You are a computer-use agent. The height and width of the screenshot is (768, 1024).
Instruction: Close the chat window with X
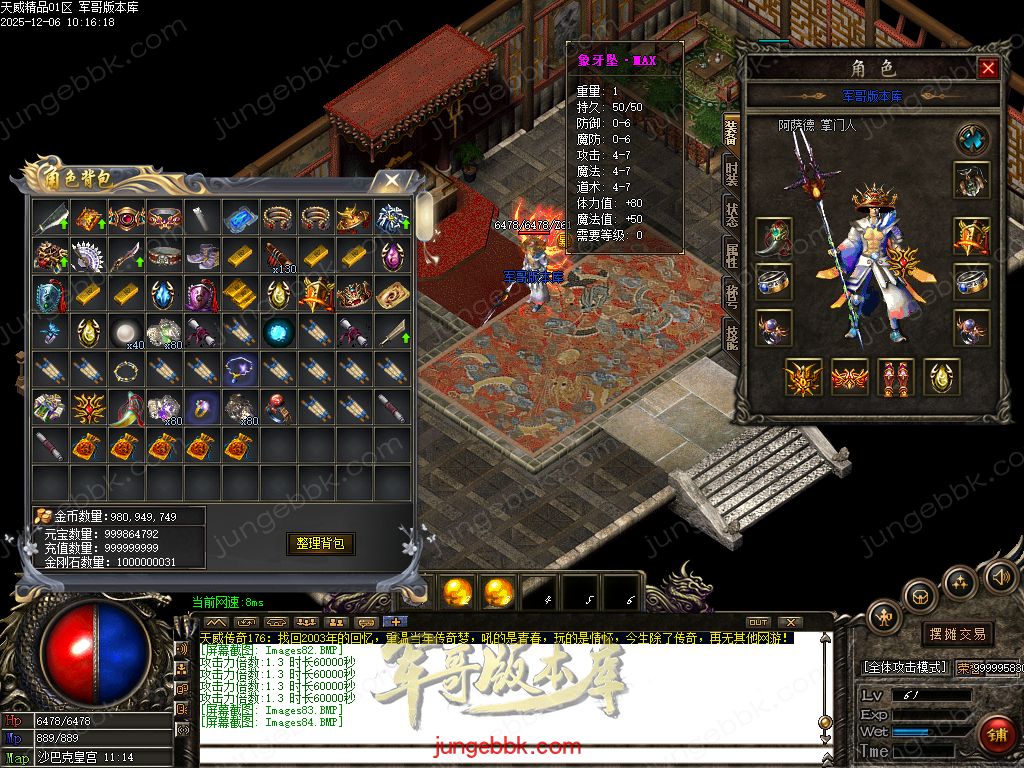790,622
